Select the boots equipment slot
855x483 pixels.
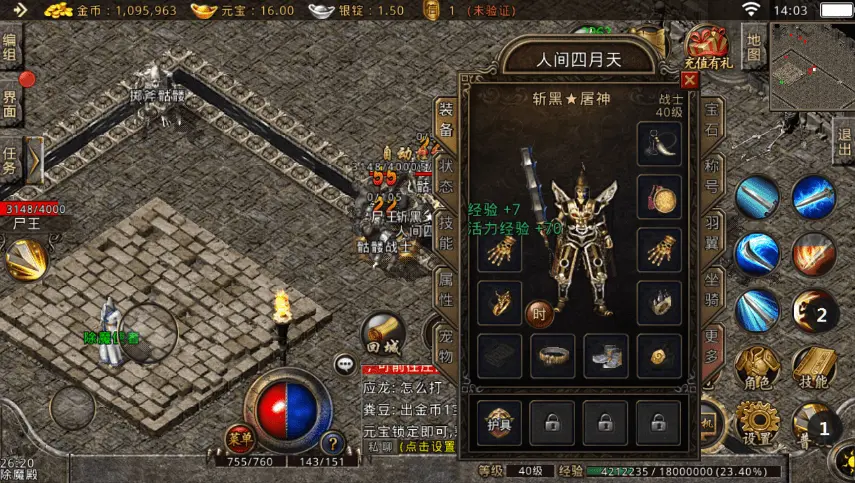(x=606, y=355)
